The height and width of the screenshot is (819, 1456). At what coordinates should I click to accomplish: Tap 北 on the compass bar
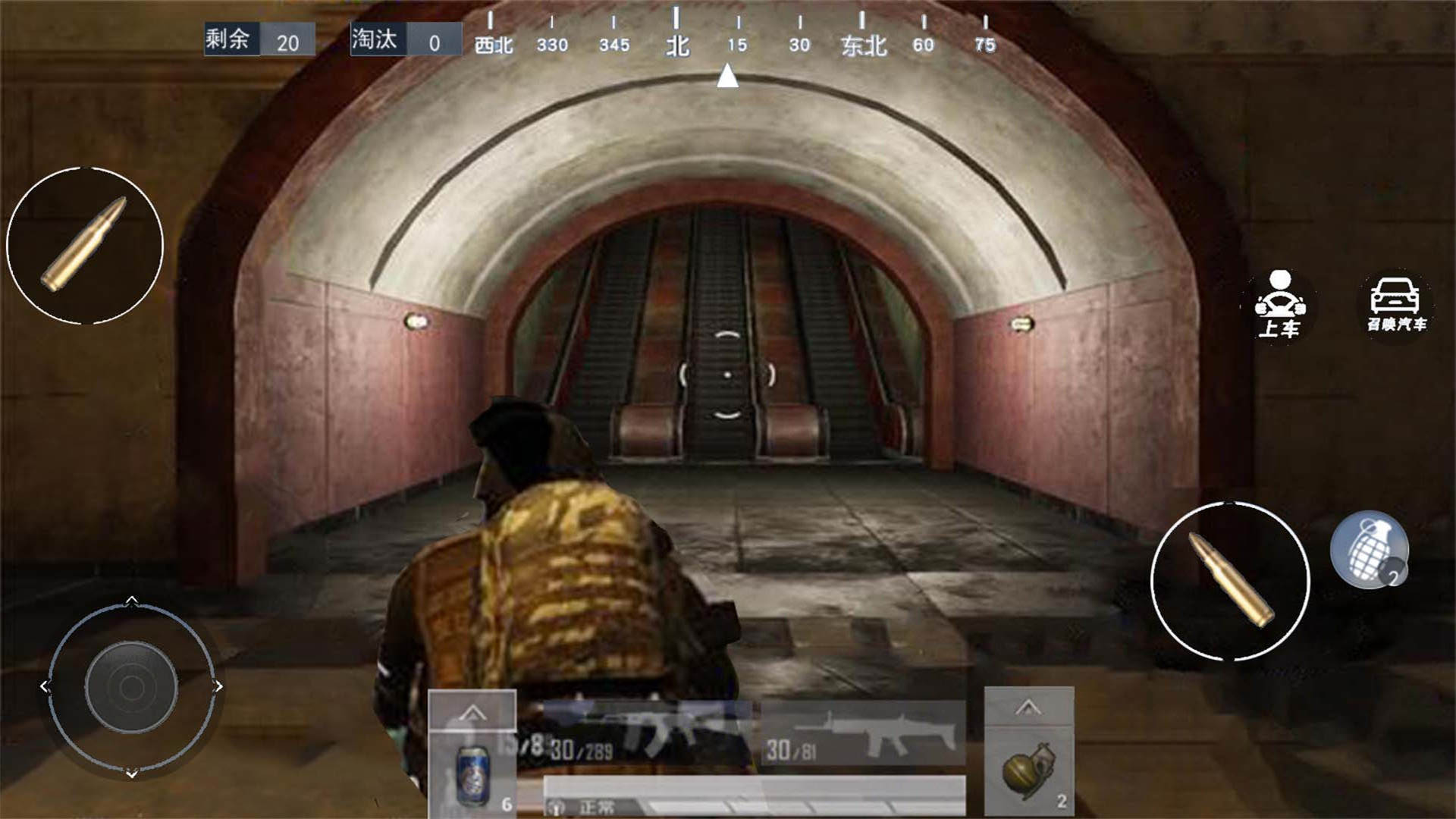tap(677, 45)
